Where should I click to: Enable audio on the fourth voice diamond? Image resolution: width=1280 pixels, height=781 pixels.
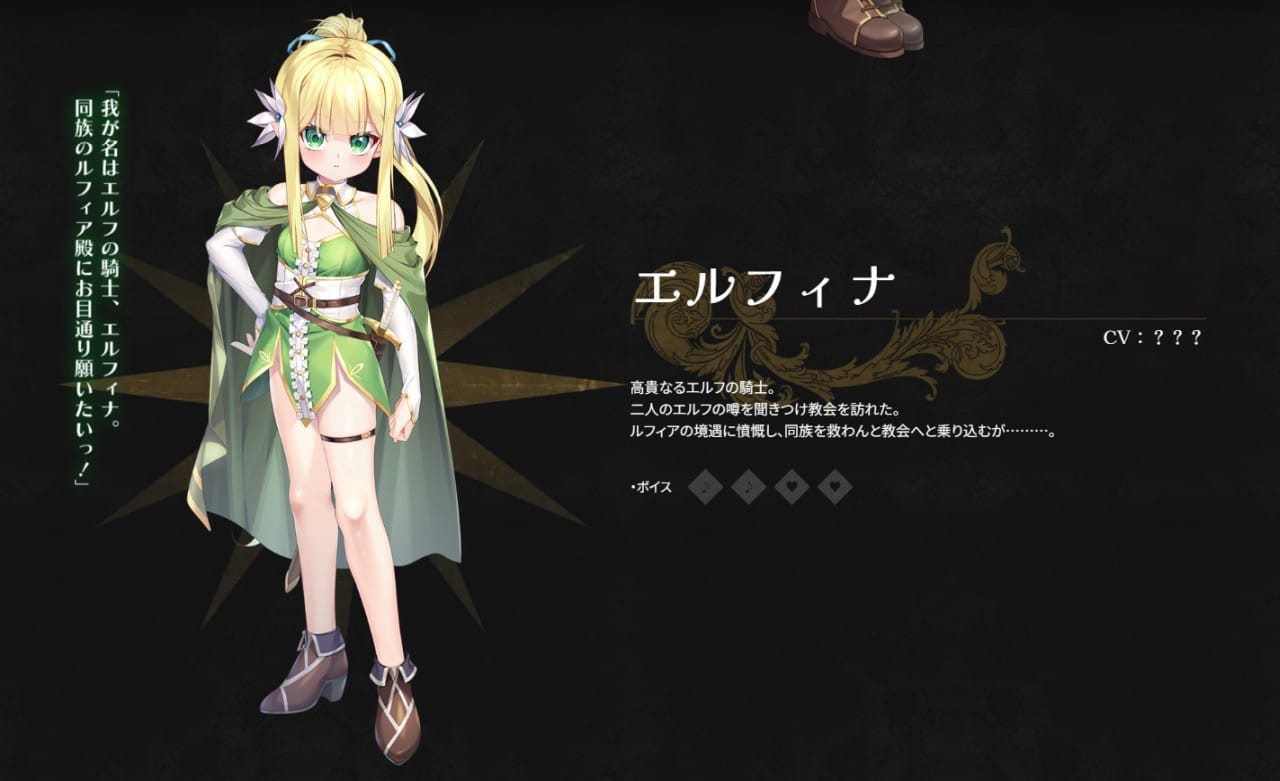[x=834, y=487]
